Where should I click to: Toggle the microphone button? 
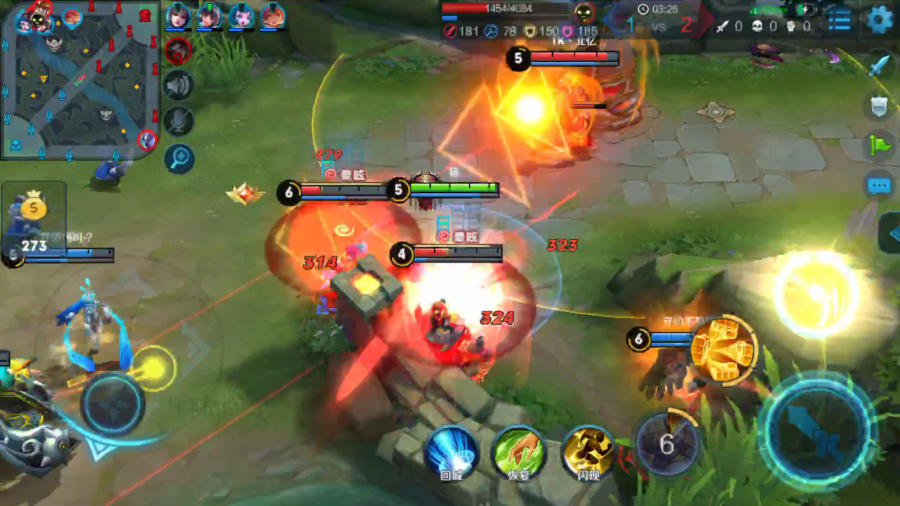point(179,122)
